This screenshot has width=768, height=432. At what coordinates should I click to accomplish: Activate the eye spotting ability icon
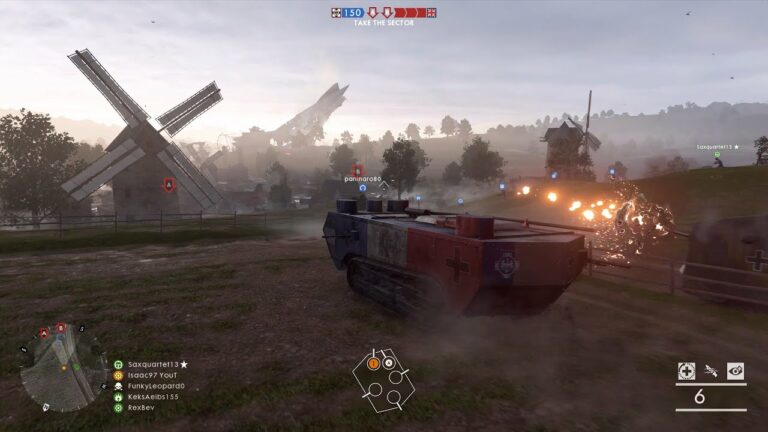coord(735,371)
